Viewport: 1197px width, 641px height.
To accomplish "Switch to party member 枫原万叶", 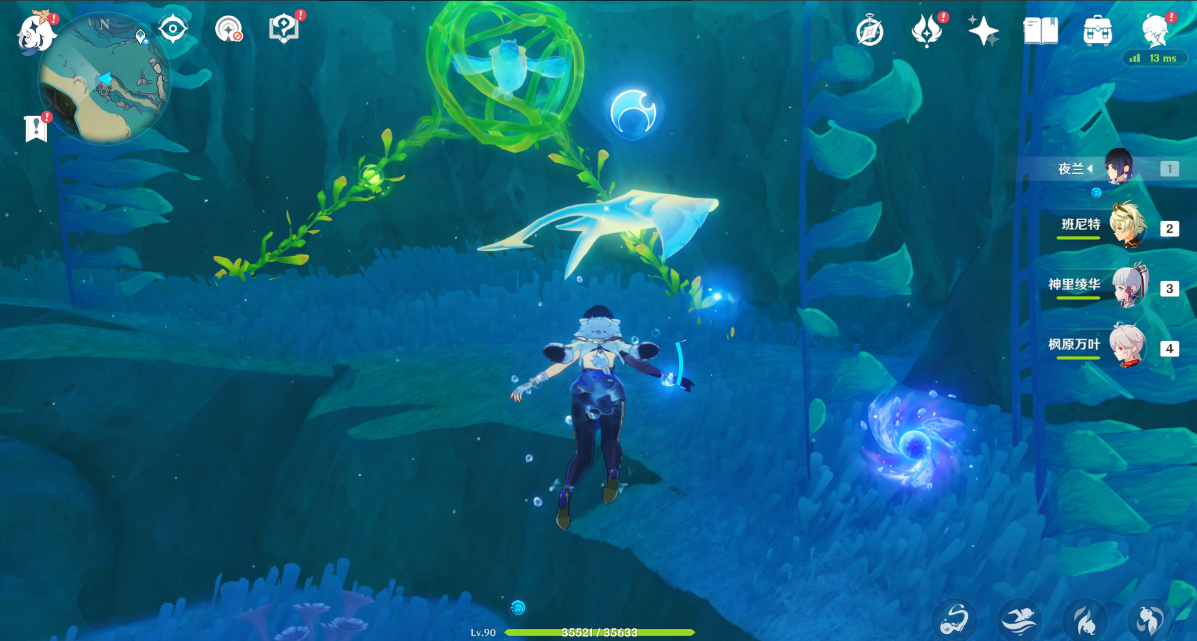I will (x=1128, y=348).
